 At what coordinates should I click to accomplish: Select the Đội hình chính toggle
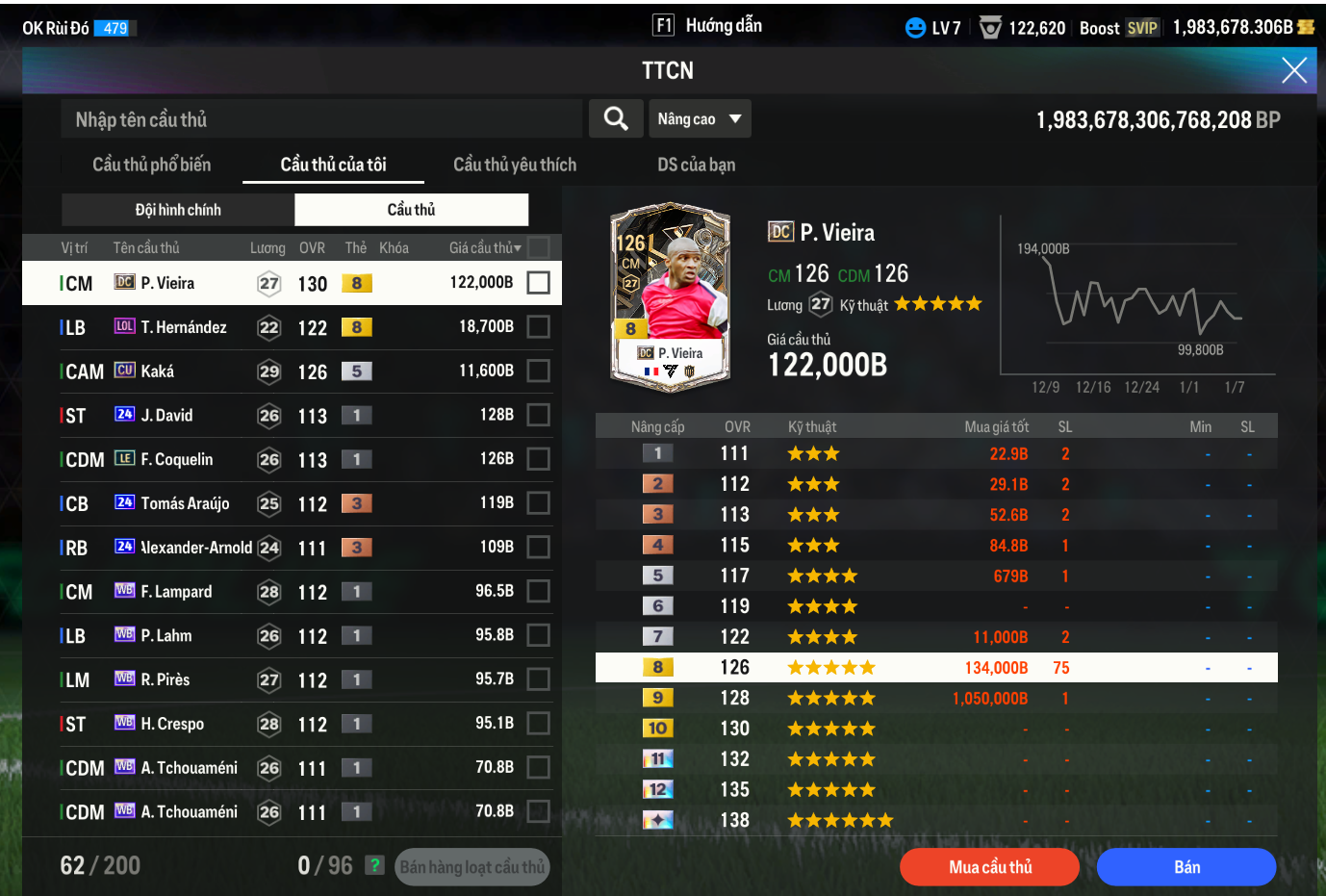(x=178, y=210)
